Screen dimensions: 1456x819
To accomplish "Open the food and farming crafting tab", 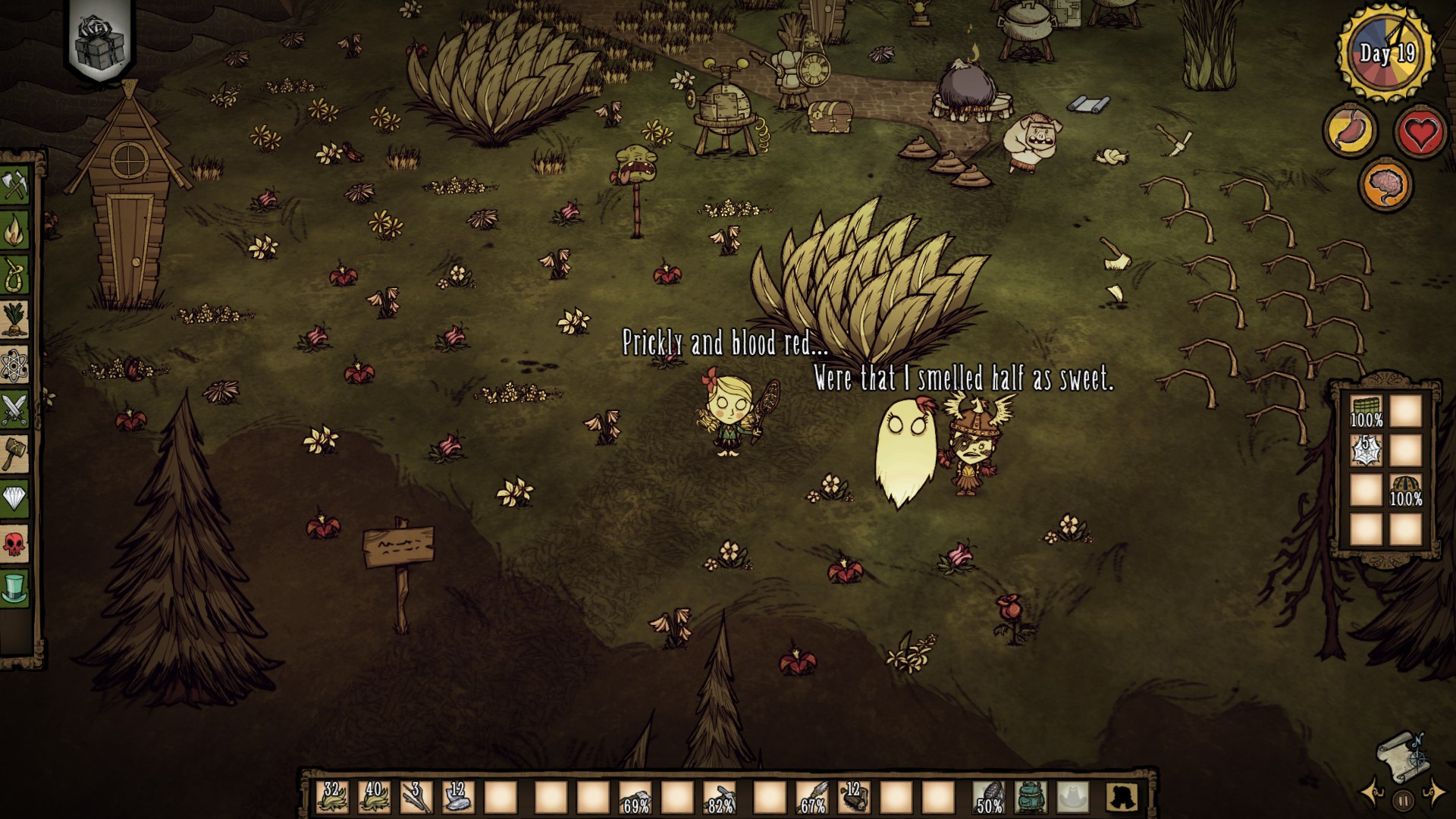I will pyautogui.click(x=14, y=319).
